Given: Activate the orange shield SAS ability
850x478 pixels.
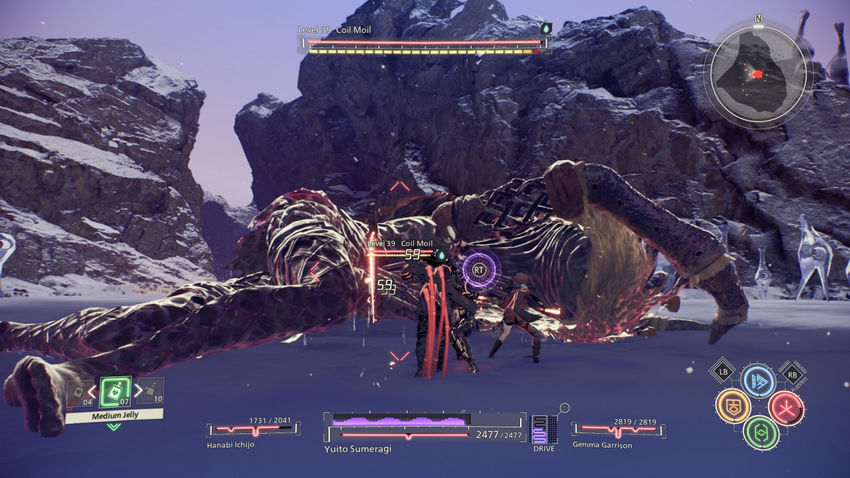Looking at the screenshot, I should 732,406.
